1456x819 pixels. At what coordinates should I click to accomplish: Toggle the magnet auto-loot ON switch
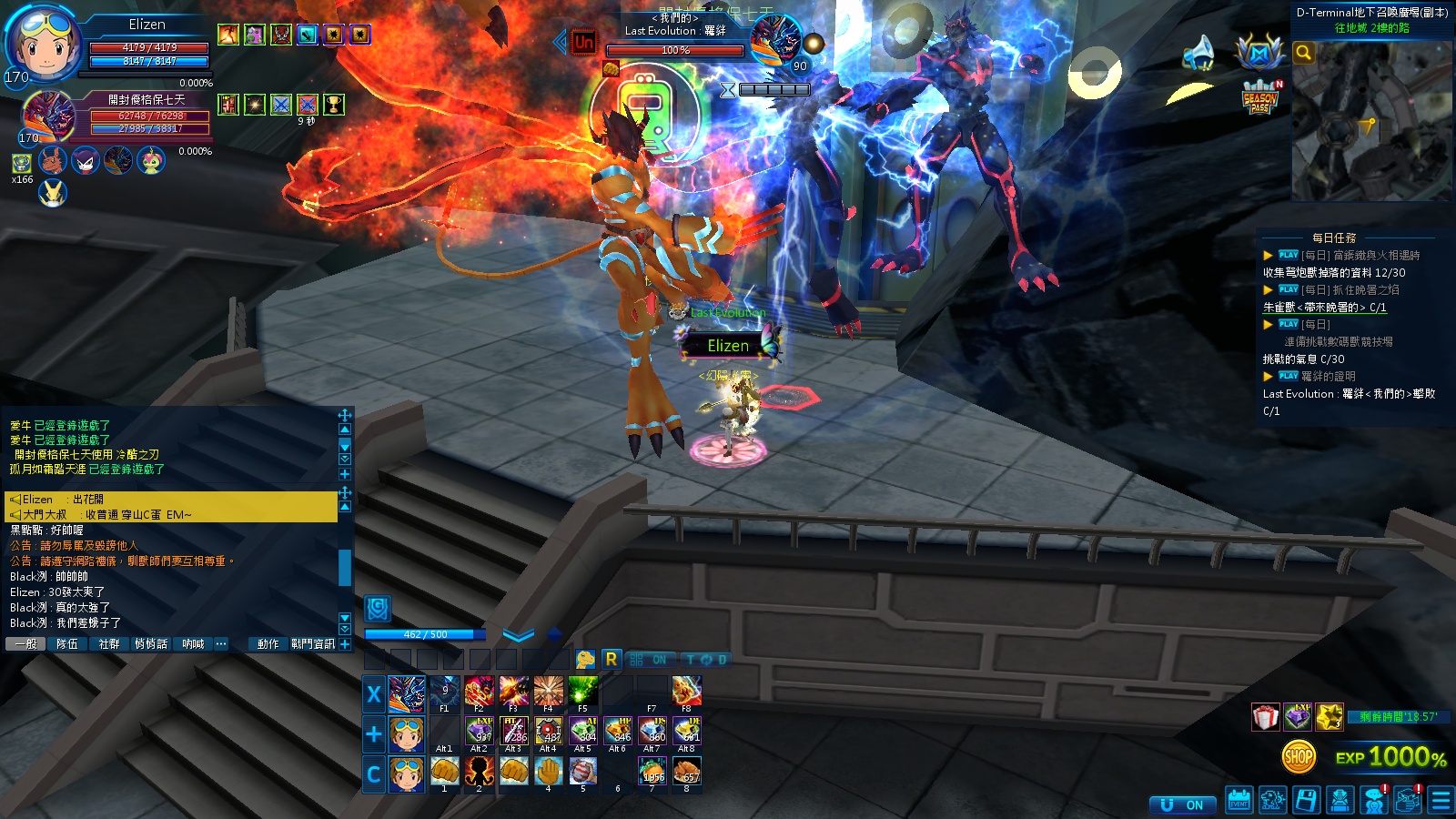point(1183,804)
